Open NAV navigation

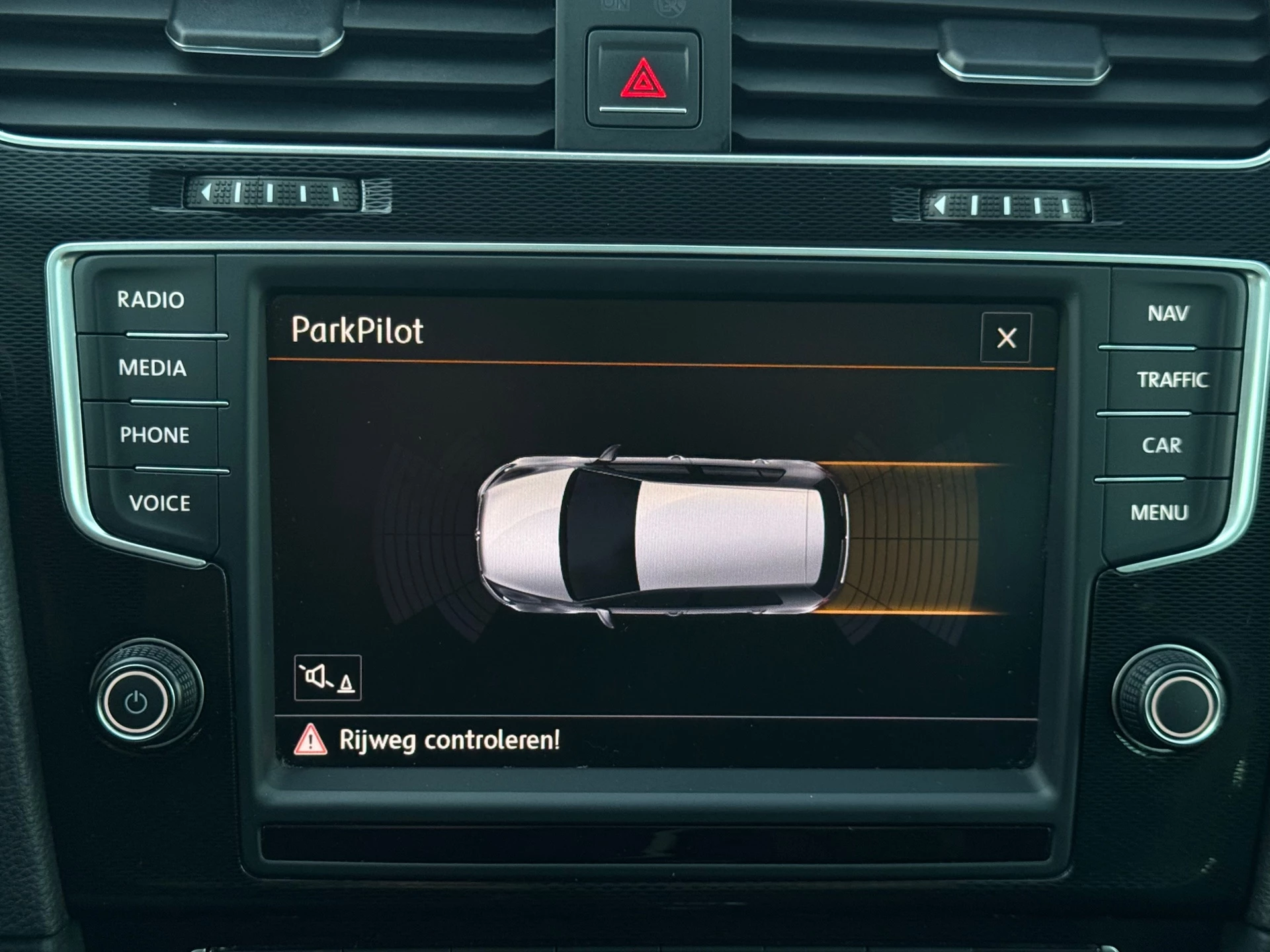point(1167,313)
